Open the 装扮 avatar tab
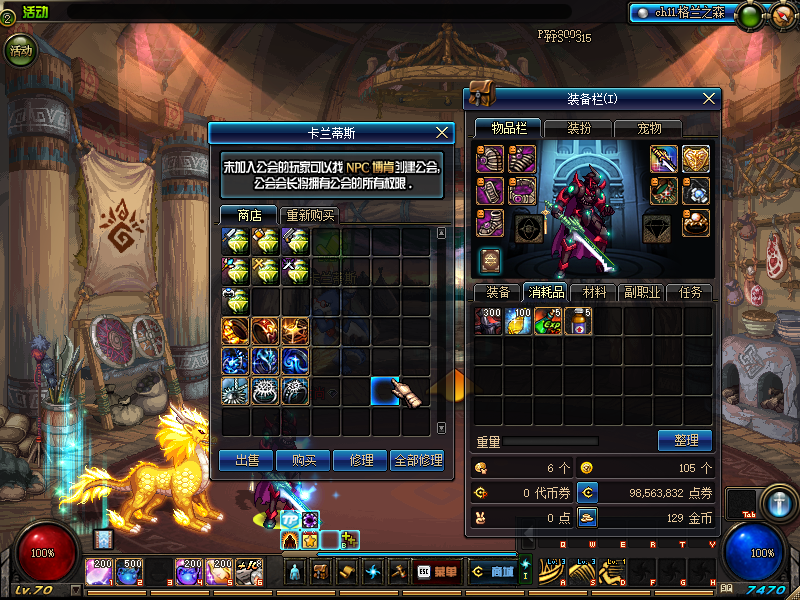The height and width of the screenshot is (600, 800). click(x=578, y=128)
